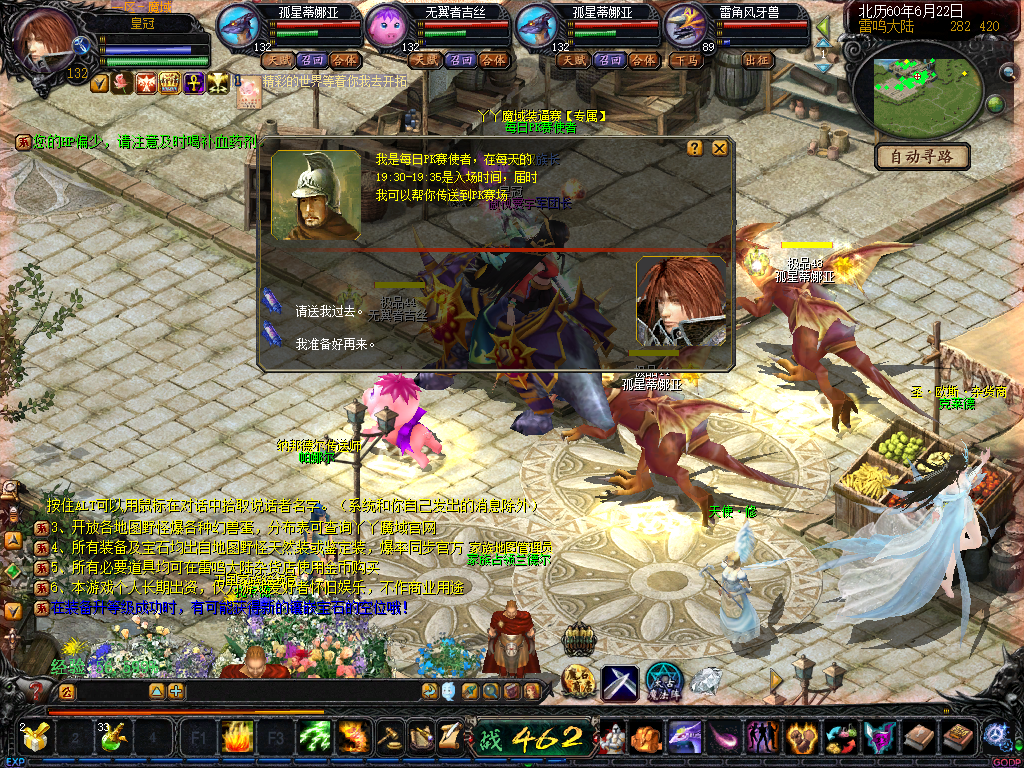The image size is (1024, 768).
Task: Click the player character portrait
Action: (45, 42)
